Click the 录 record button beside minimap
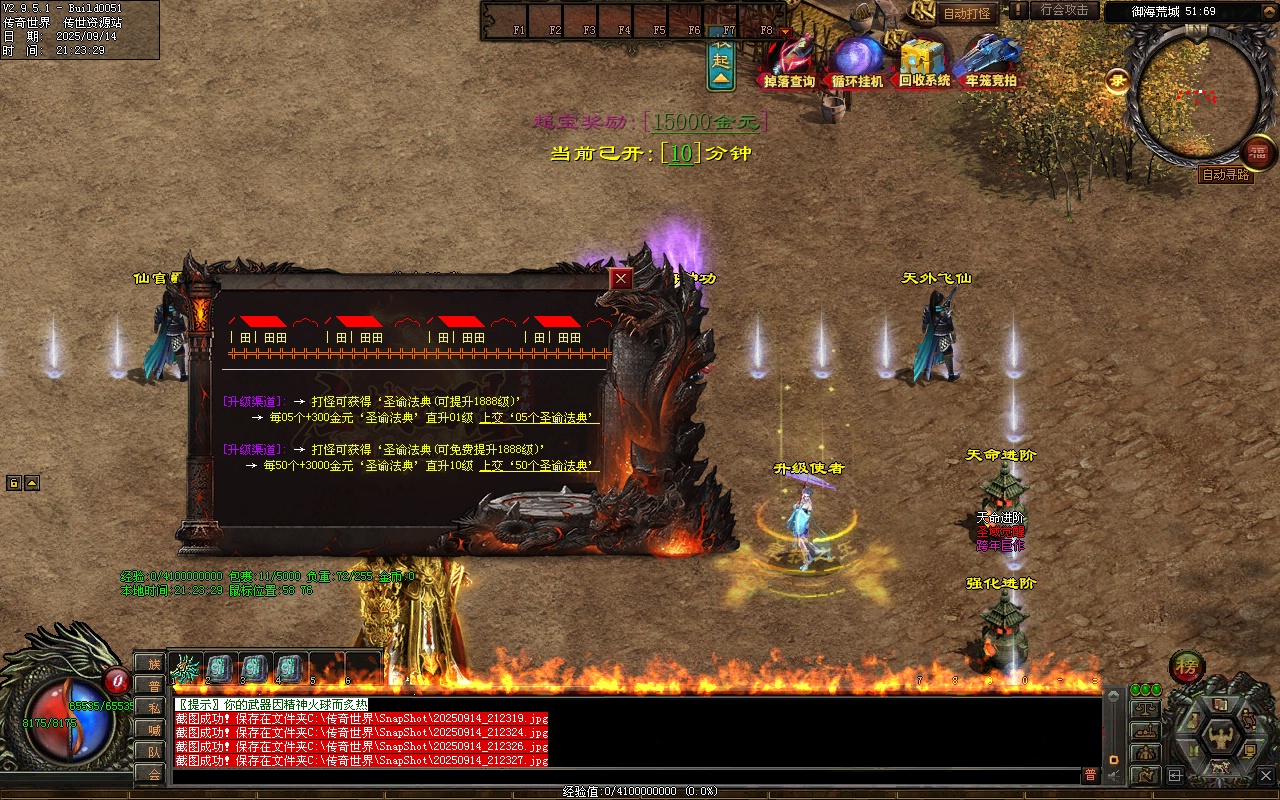The image size is (1280, 800). pos(1116,81)
